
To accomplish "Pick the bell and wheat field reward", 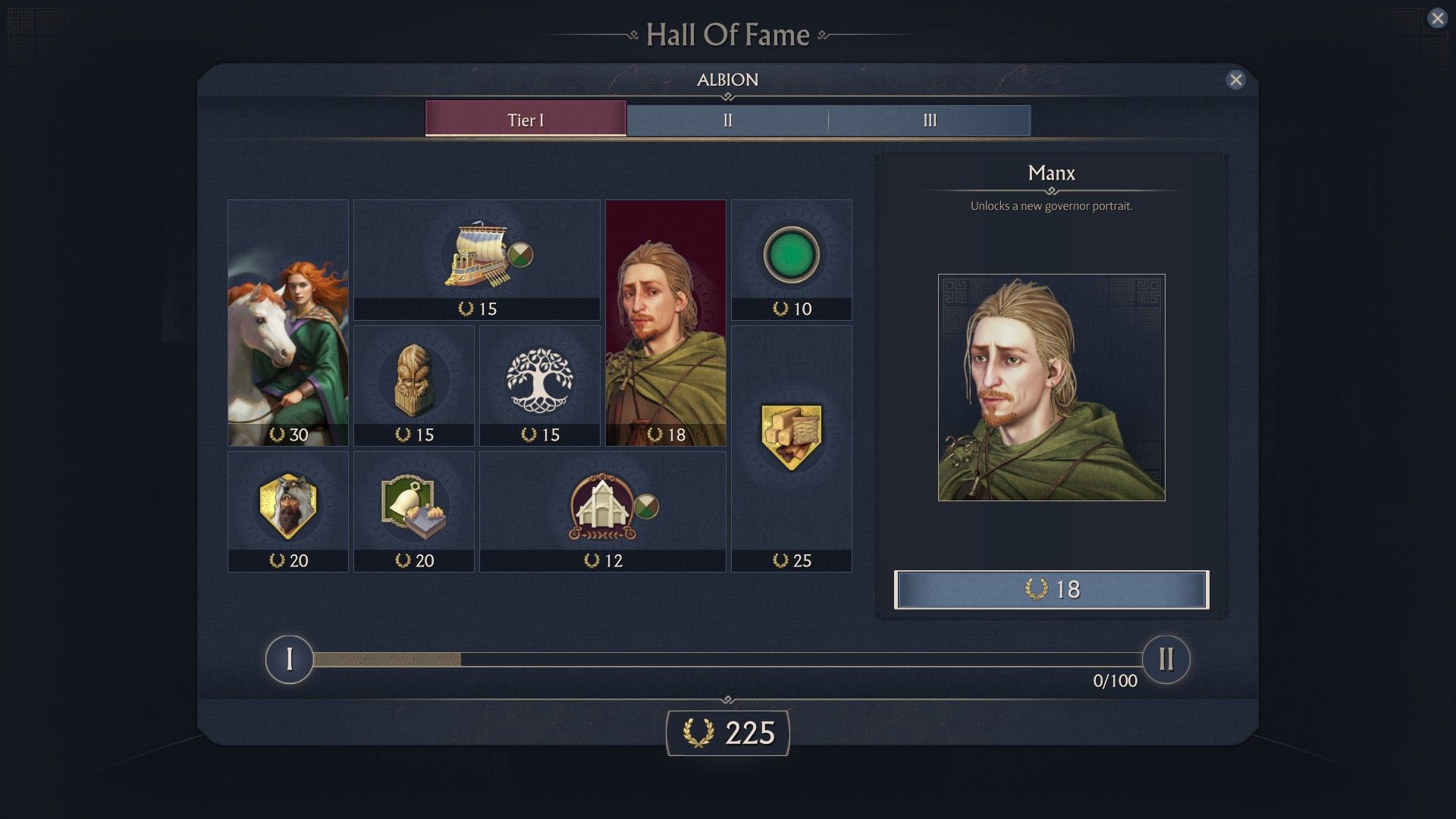I will coord(414,511).
